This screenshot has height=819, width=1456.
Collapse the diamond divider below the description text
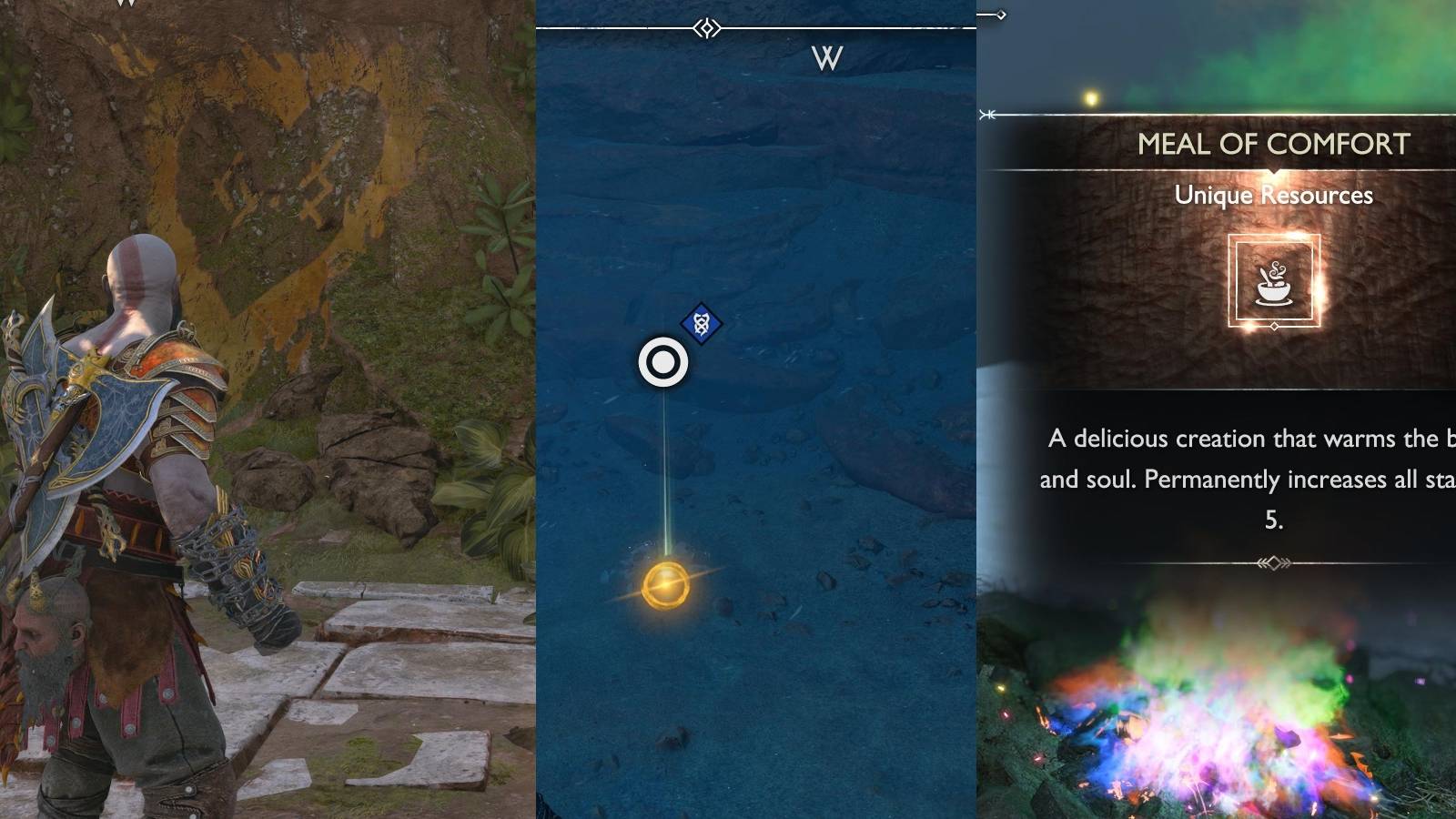pyautogui.click(x=1272, y=563)
